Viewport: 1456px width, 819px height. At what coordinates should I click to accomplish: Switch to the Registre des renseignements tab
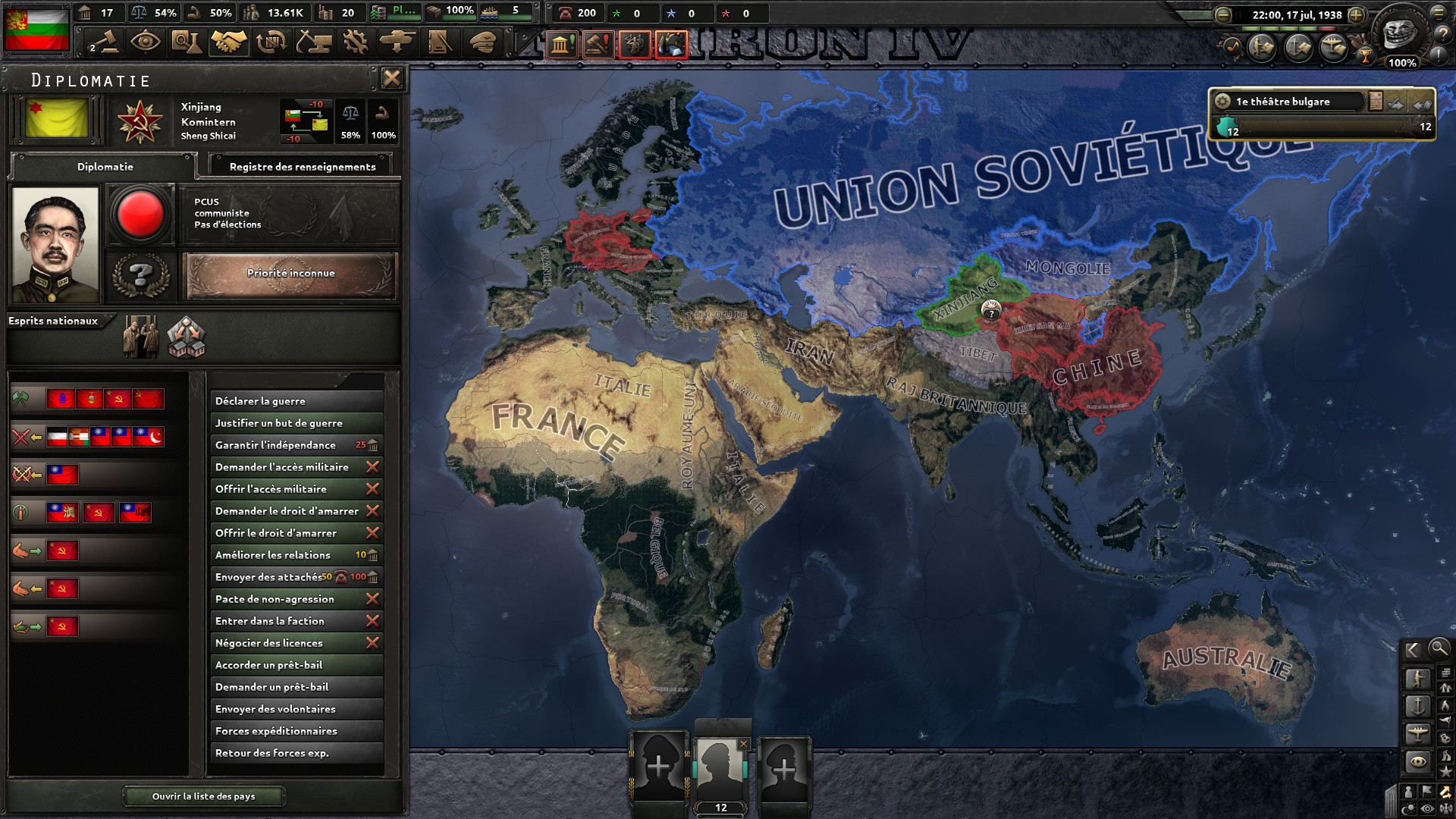point(301,166)
